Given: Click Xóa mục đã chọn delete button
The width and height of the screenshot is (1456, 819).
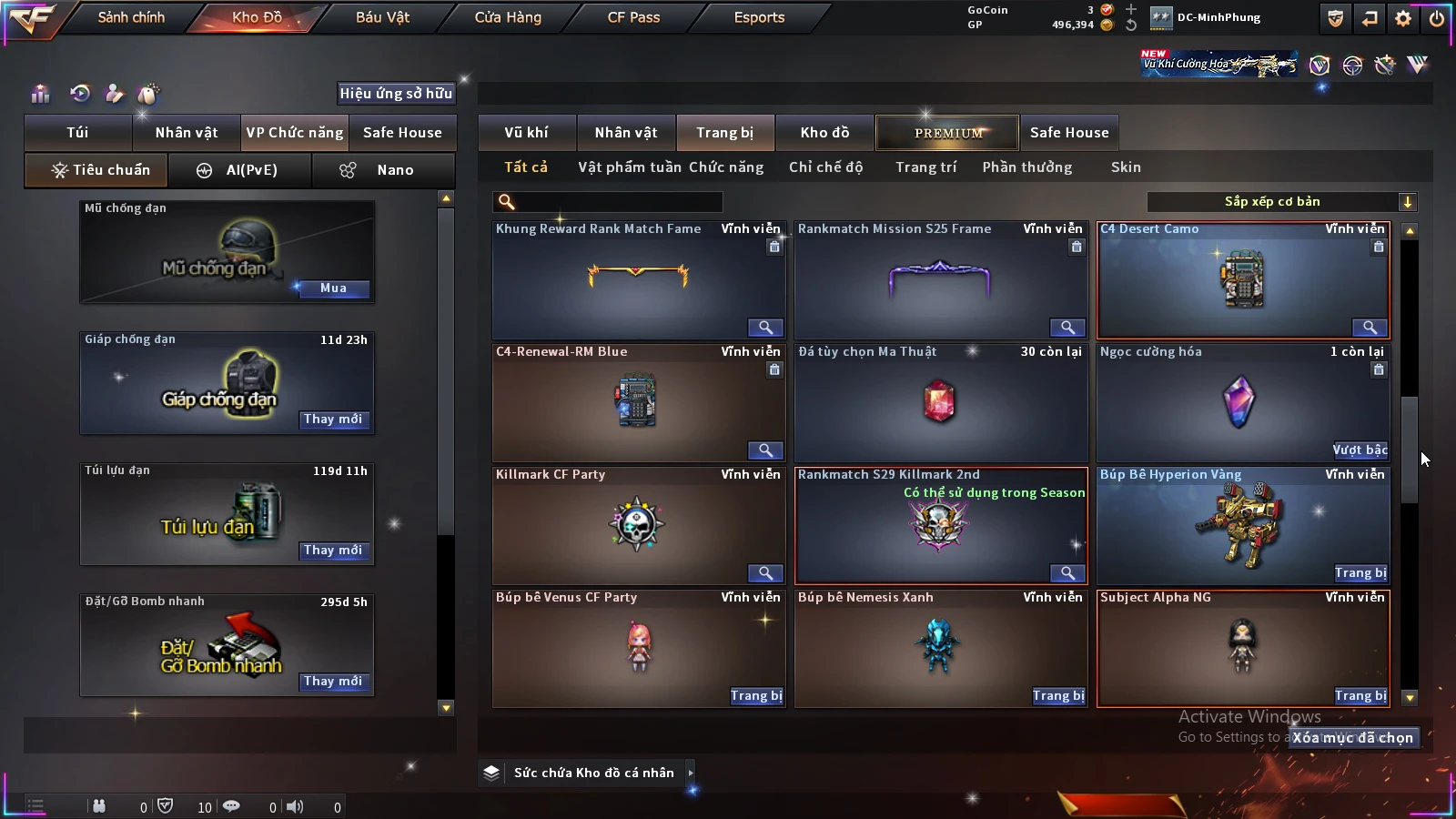Looking at the screenshot, I should (x=1353, y=738).
